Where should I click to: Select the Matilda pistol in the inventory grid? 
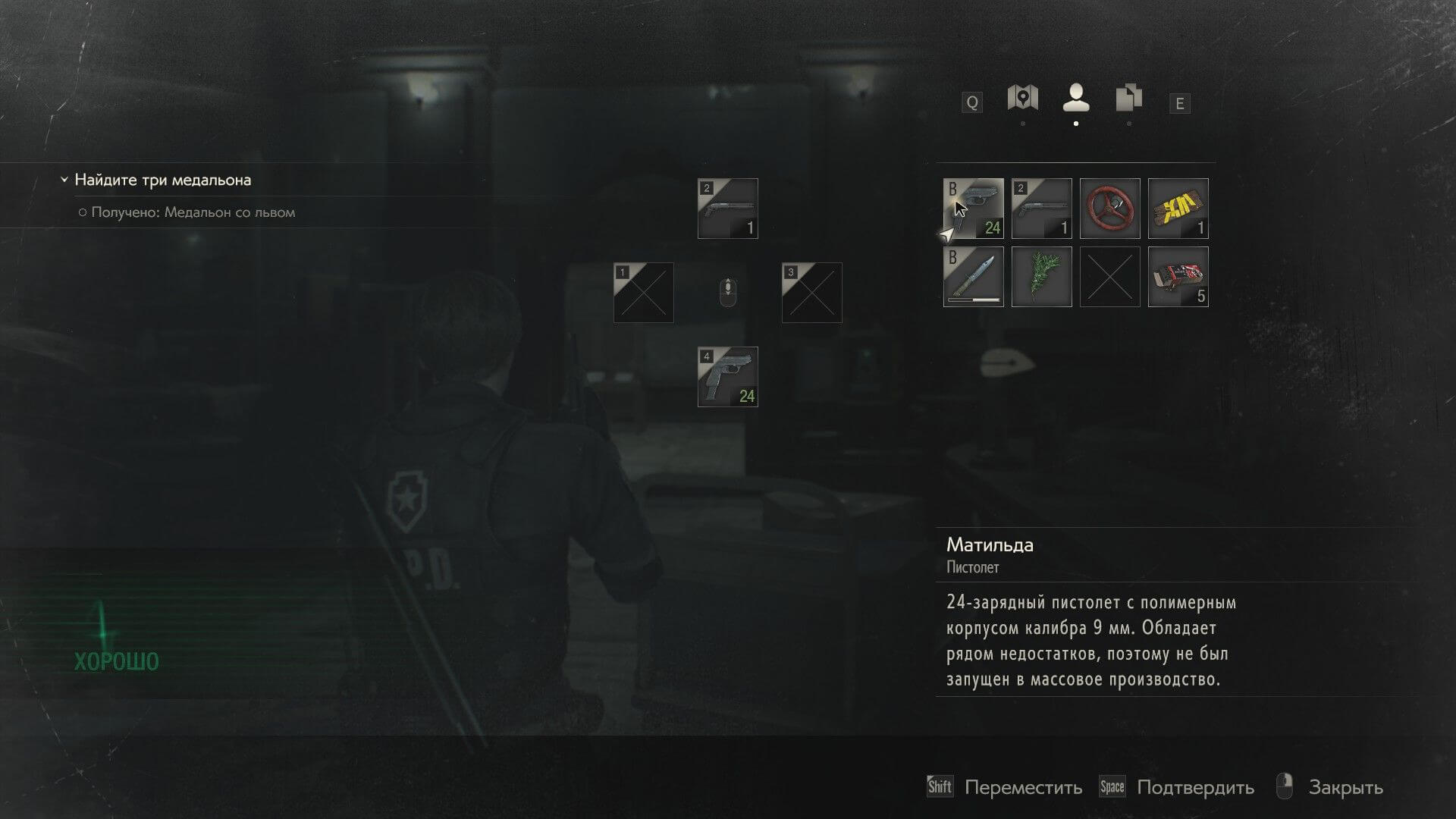click(x=973, y=209)
